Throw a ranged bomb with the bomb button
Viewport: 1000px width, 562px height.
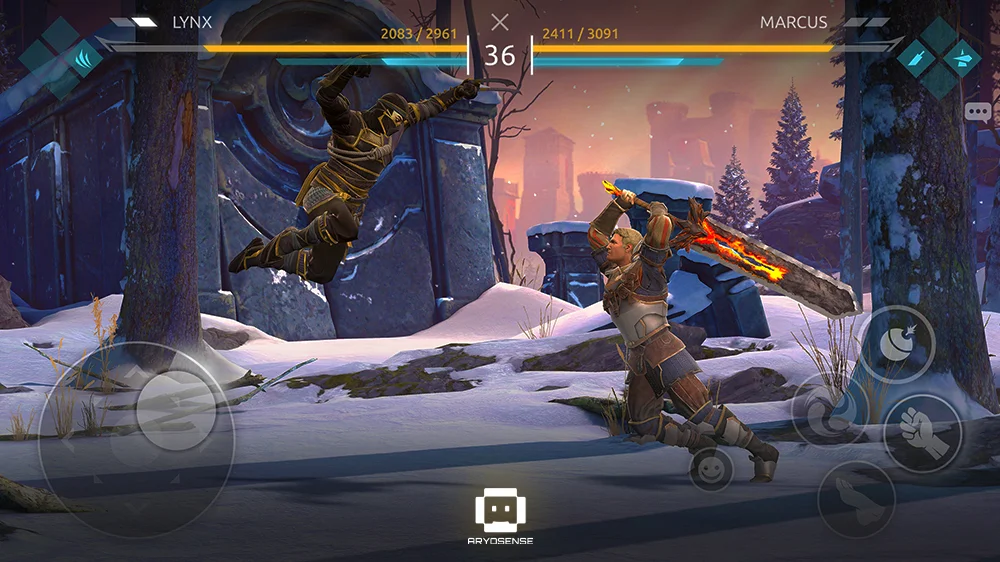897,345
